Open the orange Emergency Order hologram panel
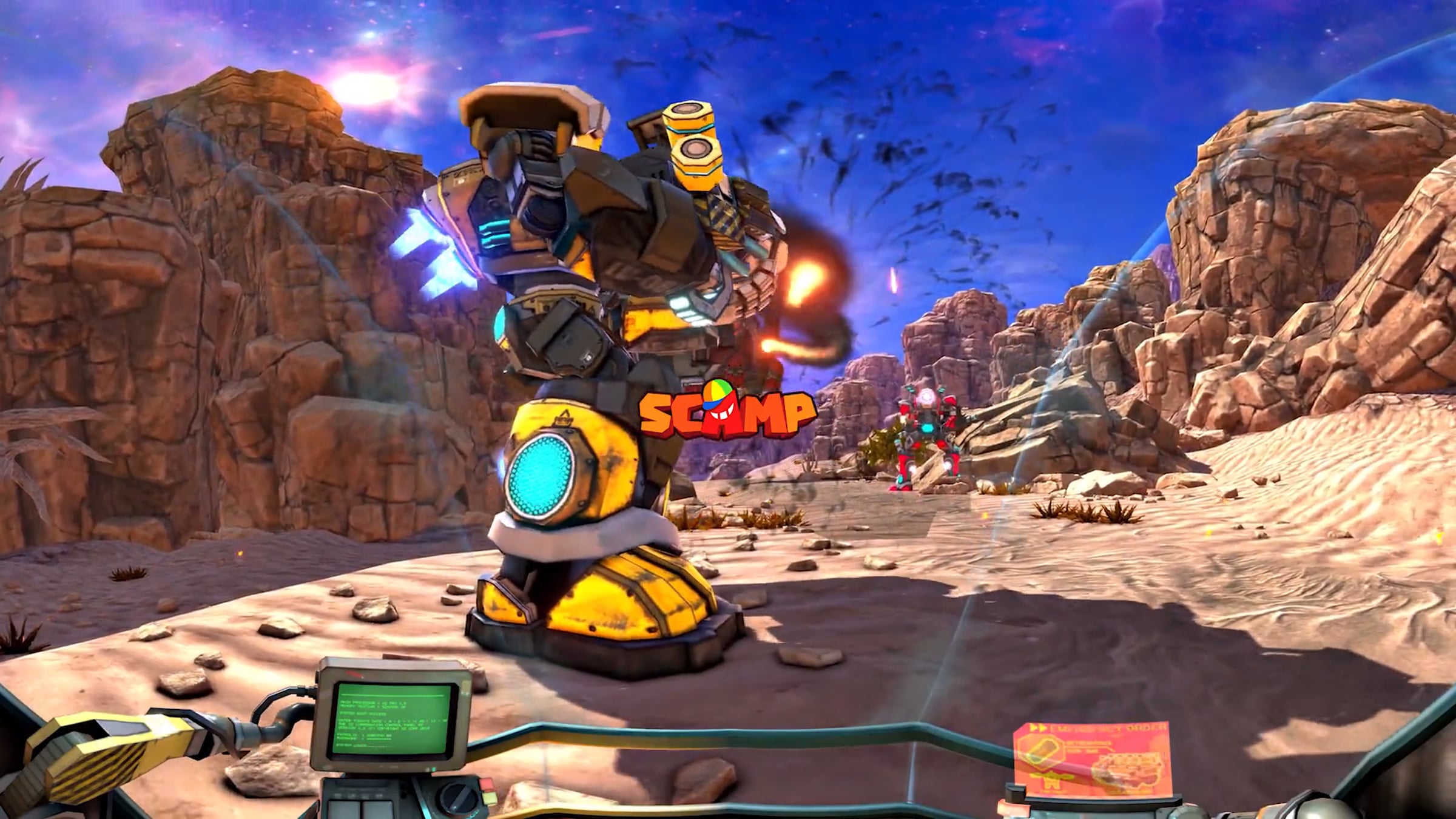 pos(1092,758)
